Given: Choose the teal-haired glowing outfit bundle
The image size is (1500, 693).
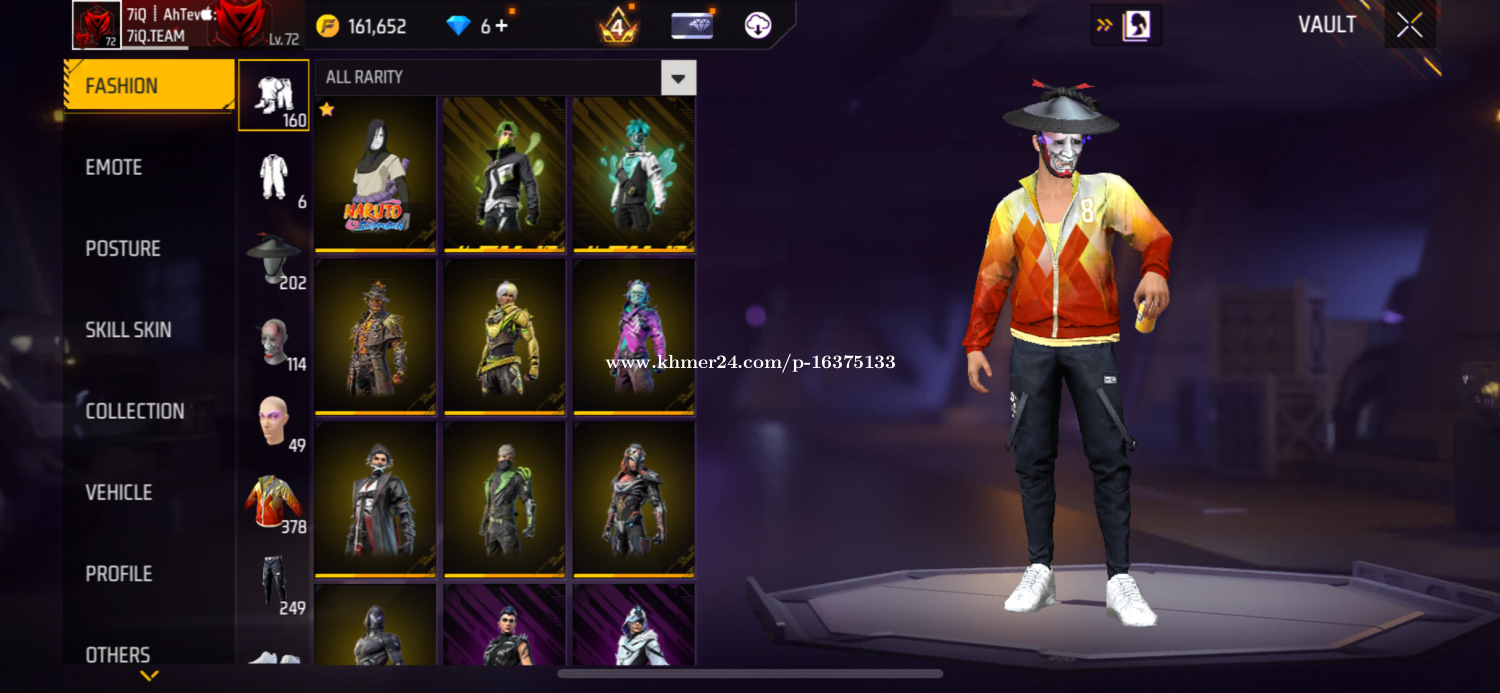Looking at the screenshot, I should pos(634,174).
